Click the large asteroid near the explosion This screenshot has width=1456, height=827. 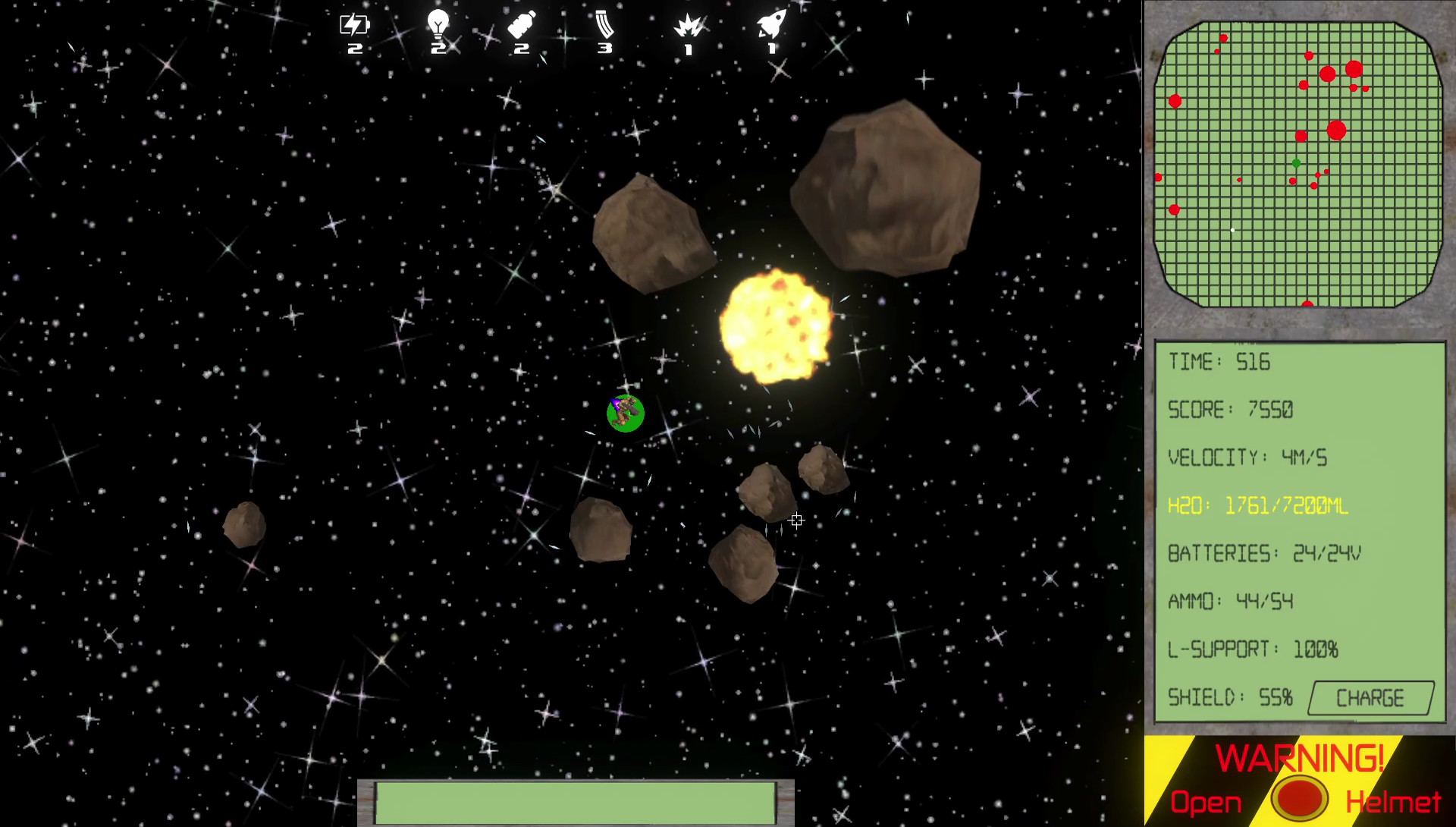click(883, 186)
